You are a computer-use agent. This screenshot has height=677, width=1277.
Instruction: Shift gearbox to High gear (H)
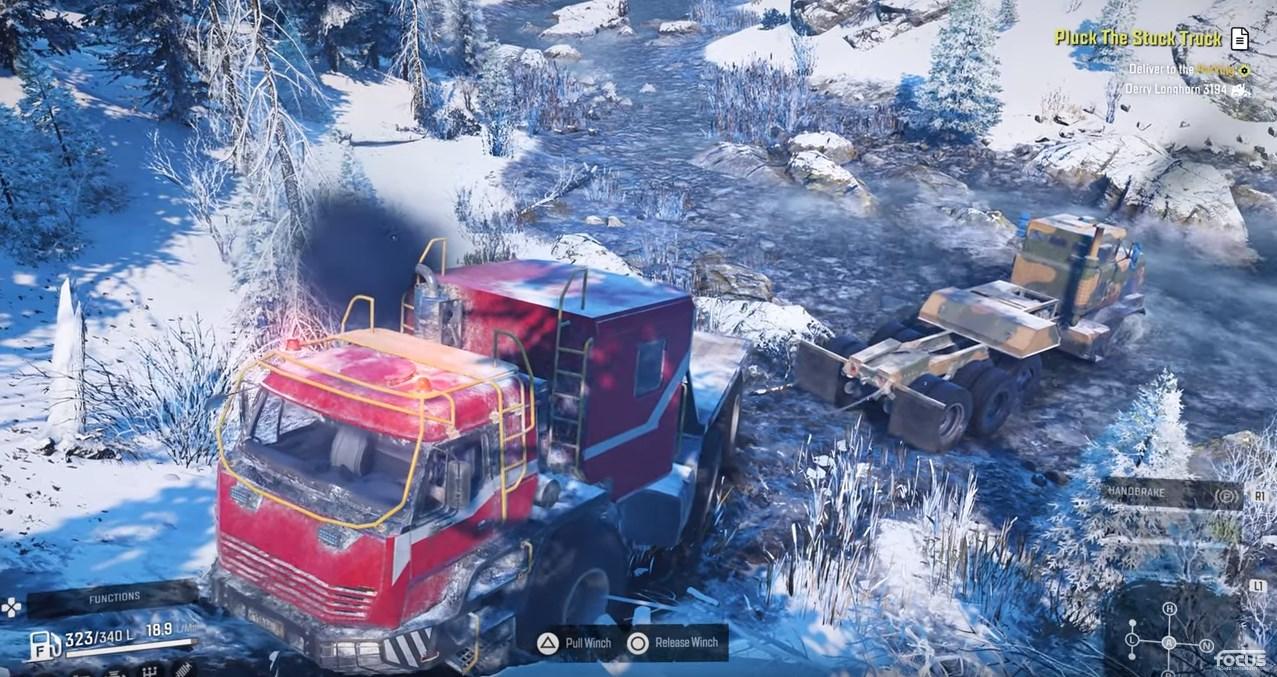(x=1168, y=609)
